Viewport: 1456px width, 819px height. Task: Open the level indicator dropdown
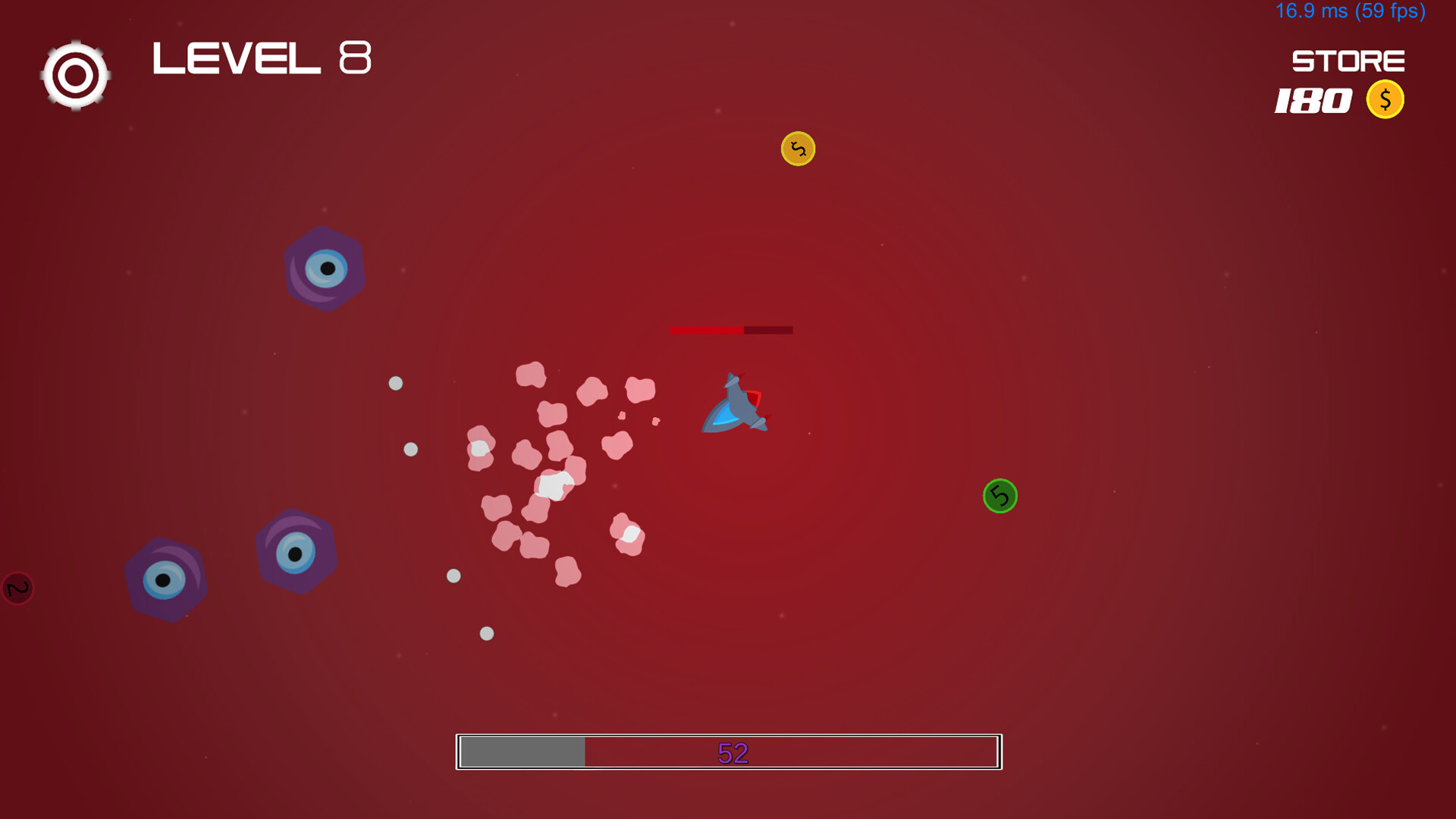tap(262, 58)
